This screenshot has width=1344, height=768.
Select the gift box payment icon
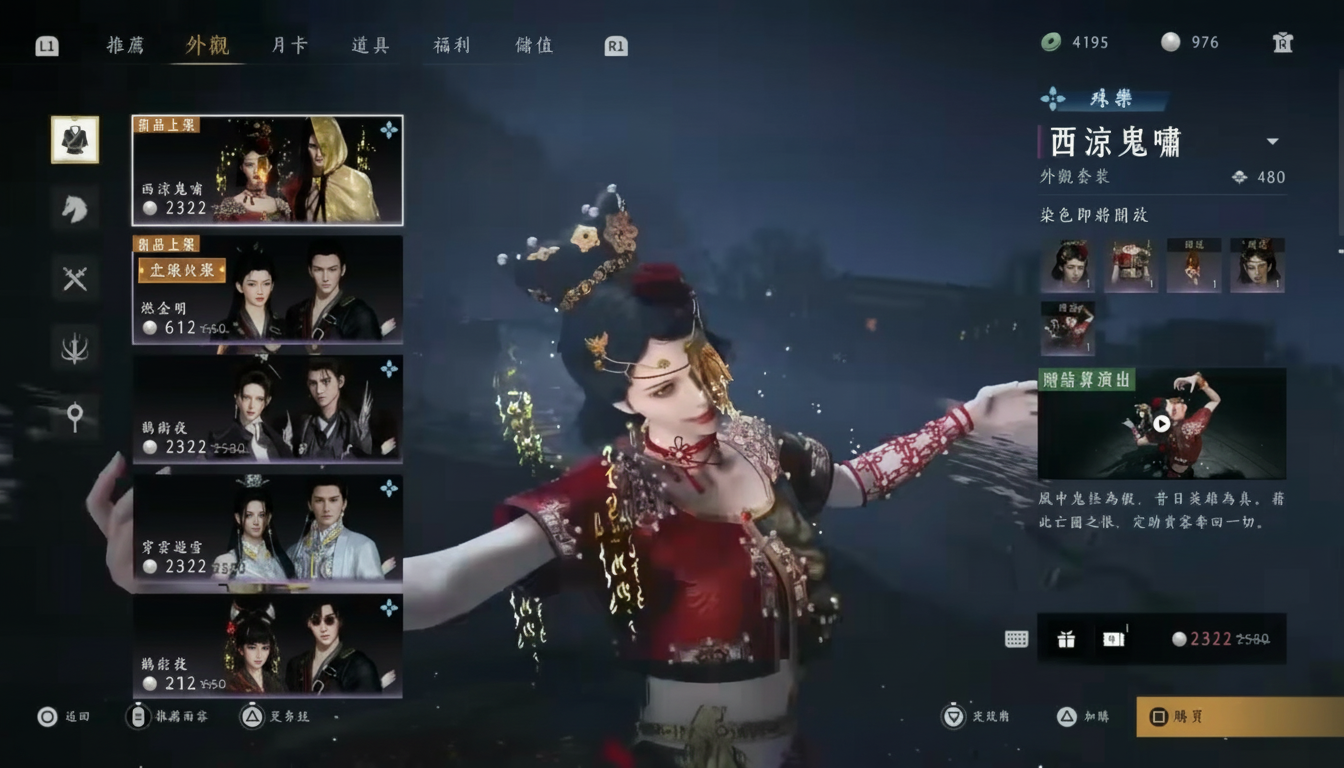(1065, 639)
